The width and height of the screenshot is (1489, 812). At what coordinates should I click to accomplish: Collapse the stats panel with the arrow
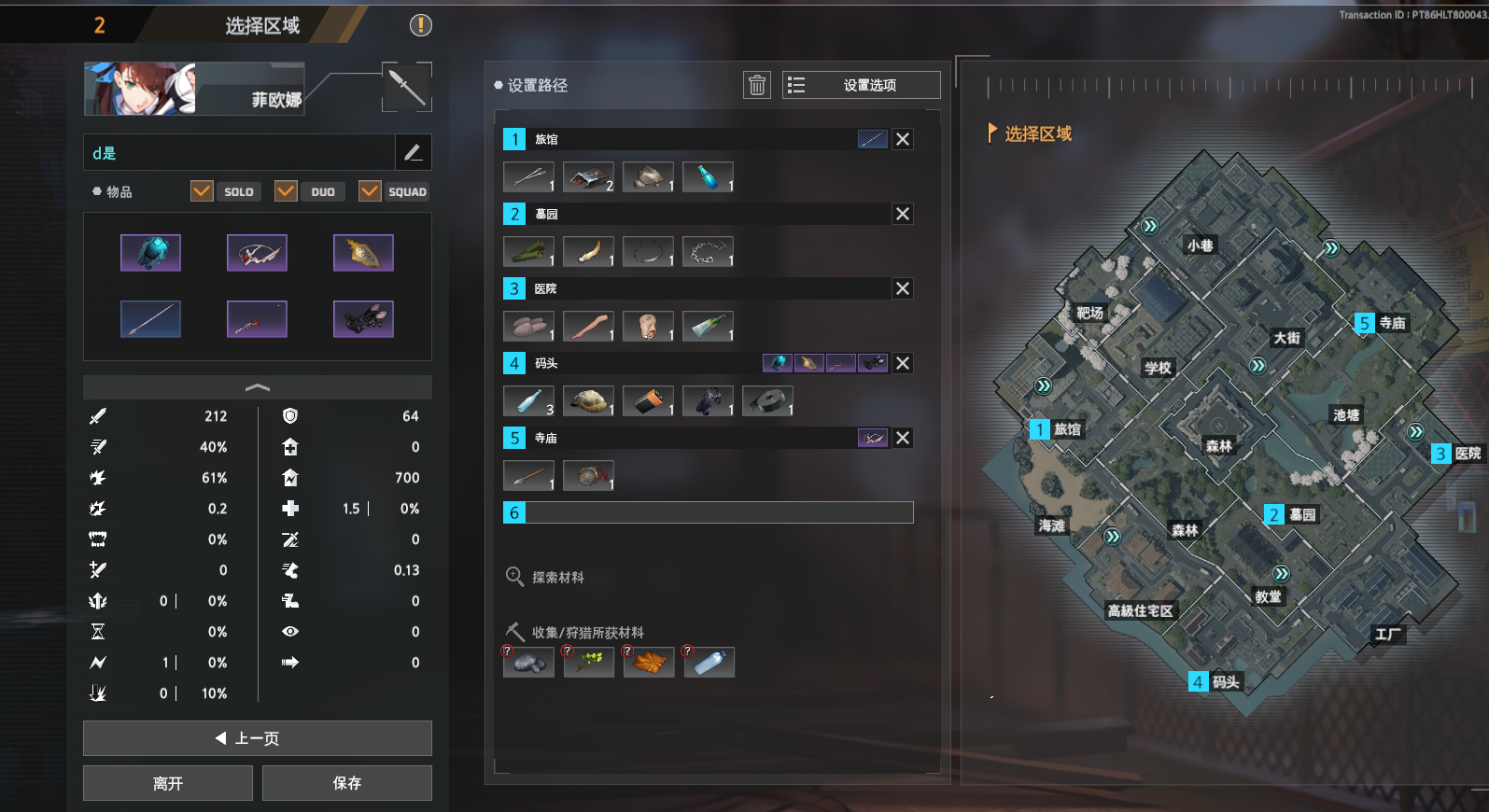(x=257, y=387)
